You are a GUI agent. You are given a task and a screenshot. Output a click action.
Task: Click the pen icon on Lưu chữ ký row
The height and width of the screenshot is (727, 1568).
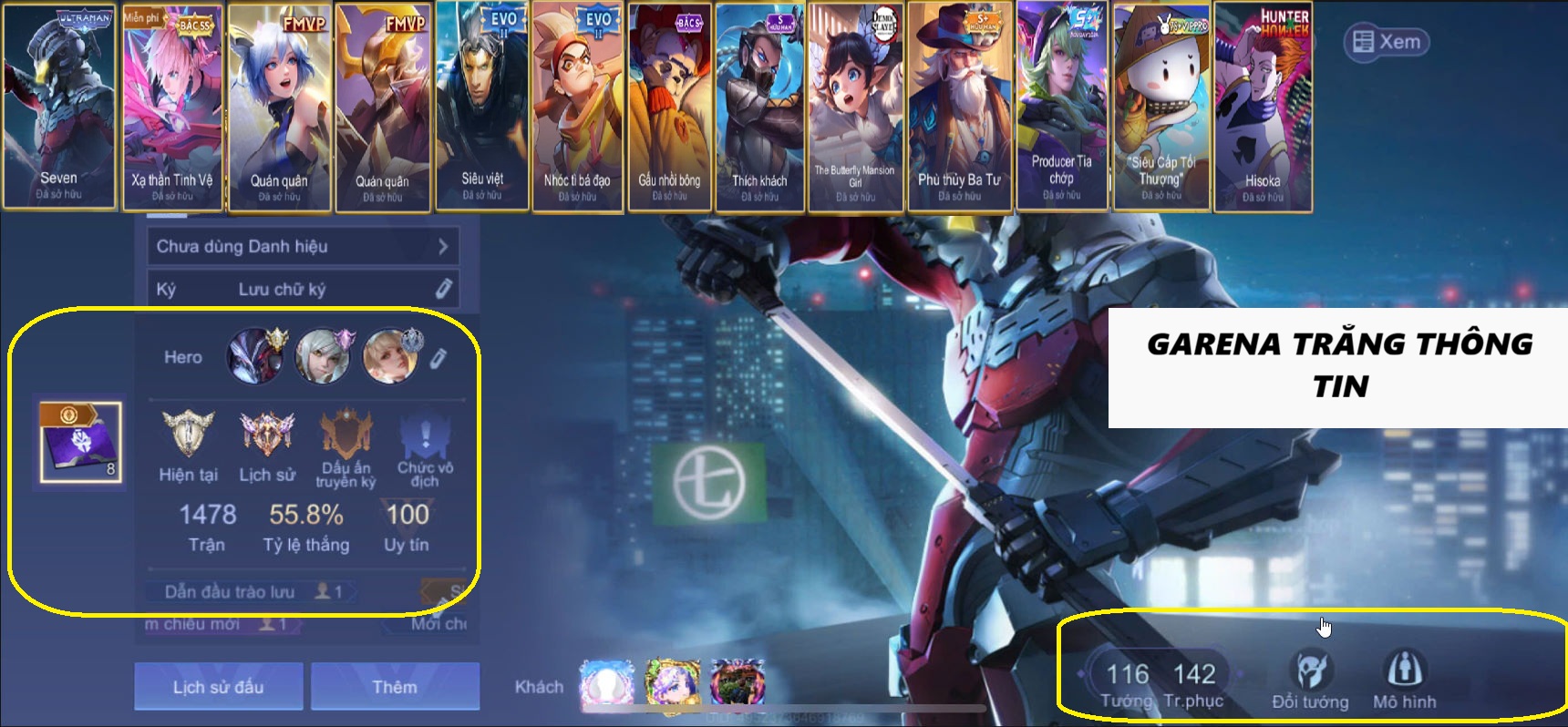pyautogui.click(x=444, y=288)
